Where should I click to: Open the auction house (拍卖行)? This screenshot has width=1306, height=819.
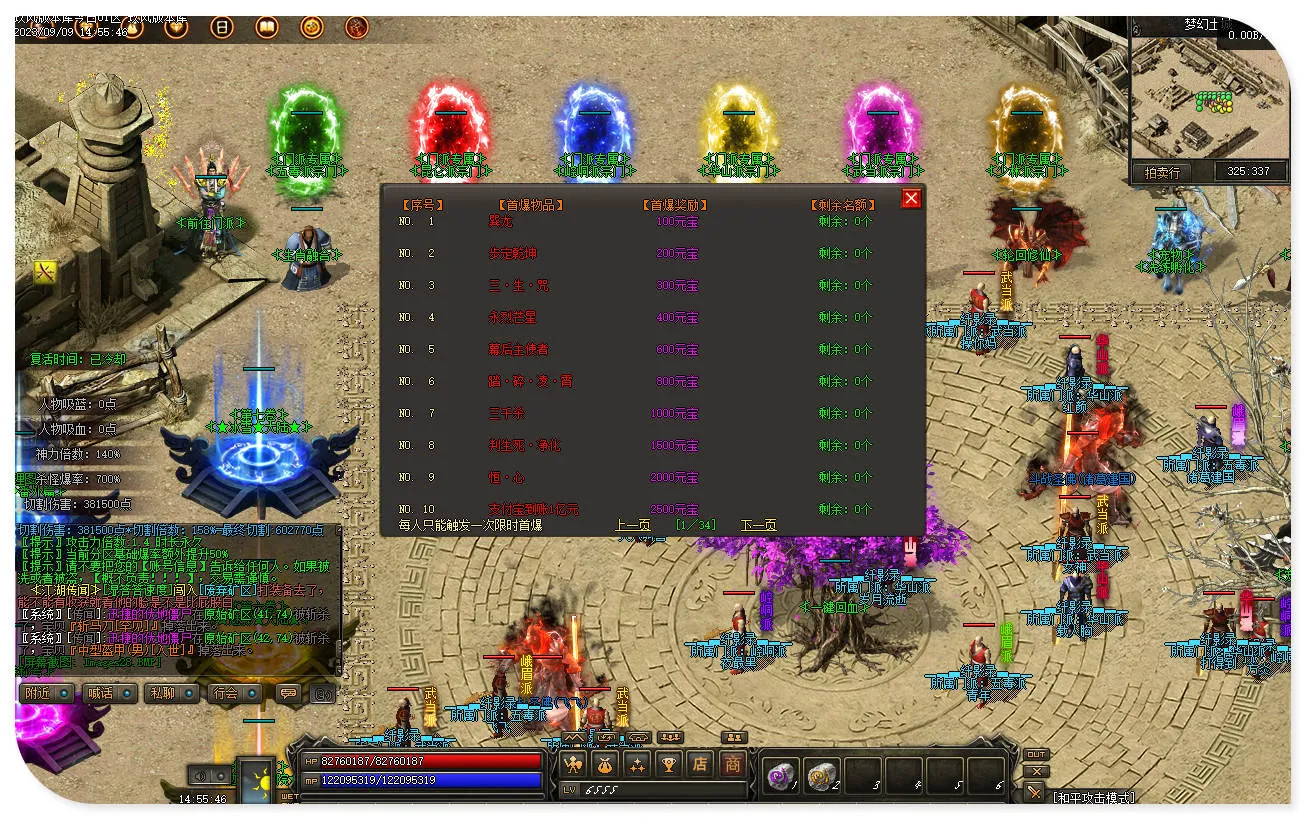click(1161, 172)
